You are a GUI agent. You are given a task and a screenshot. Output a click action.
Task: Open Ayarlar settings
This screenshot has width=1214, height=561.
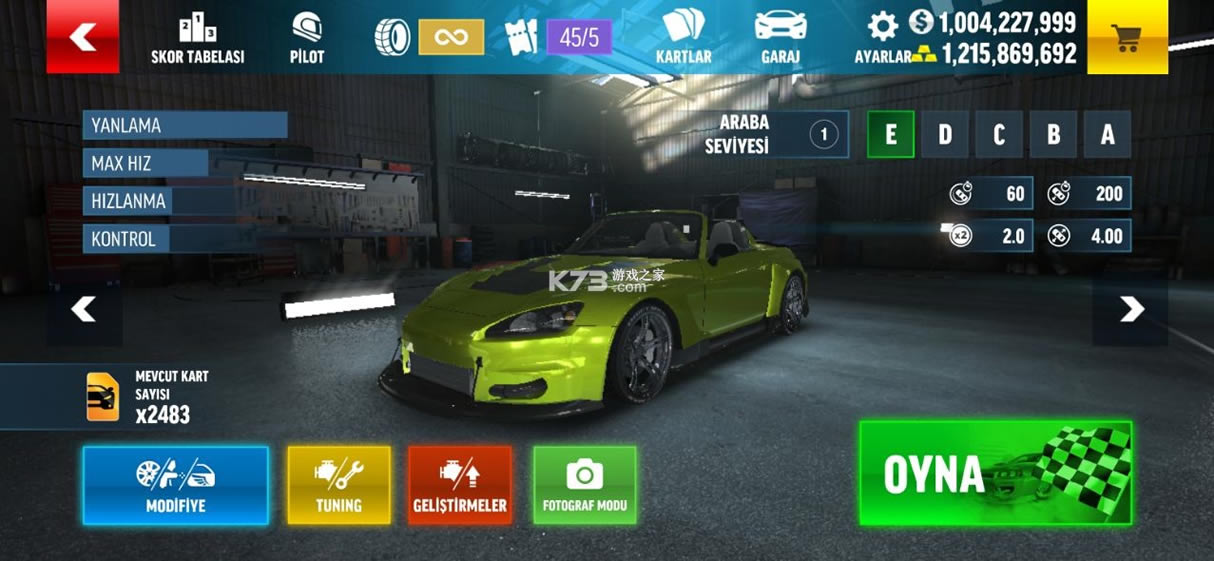point(881,40)
